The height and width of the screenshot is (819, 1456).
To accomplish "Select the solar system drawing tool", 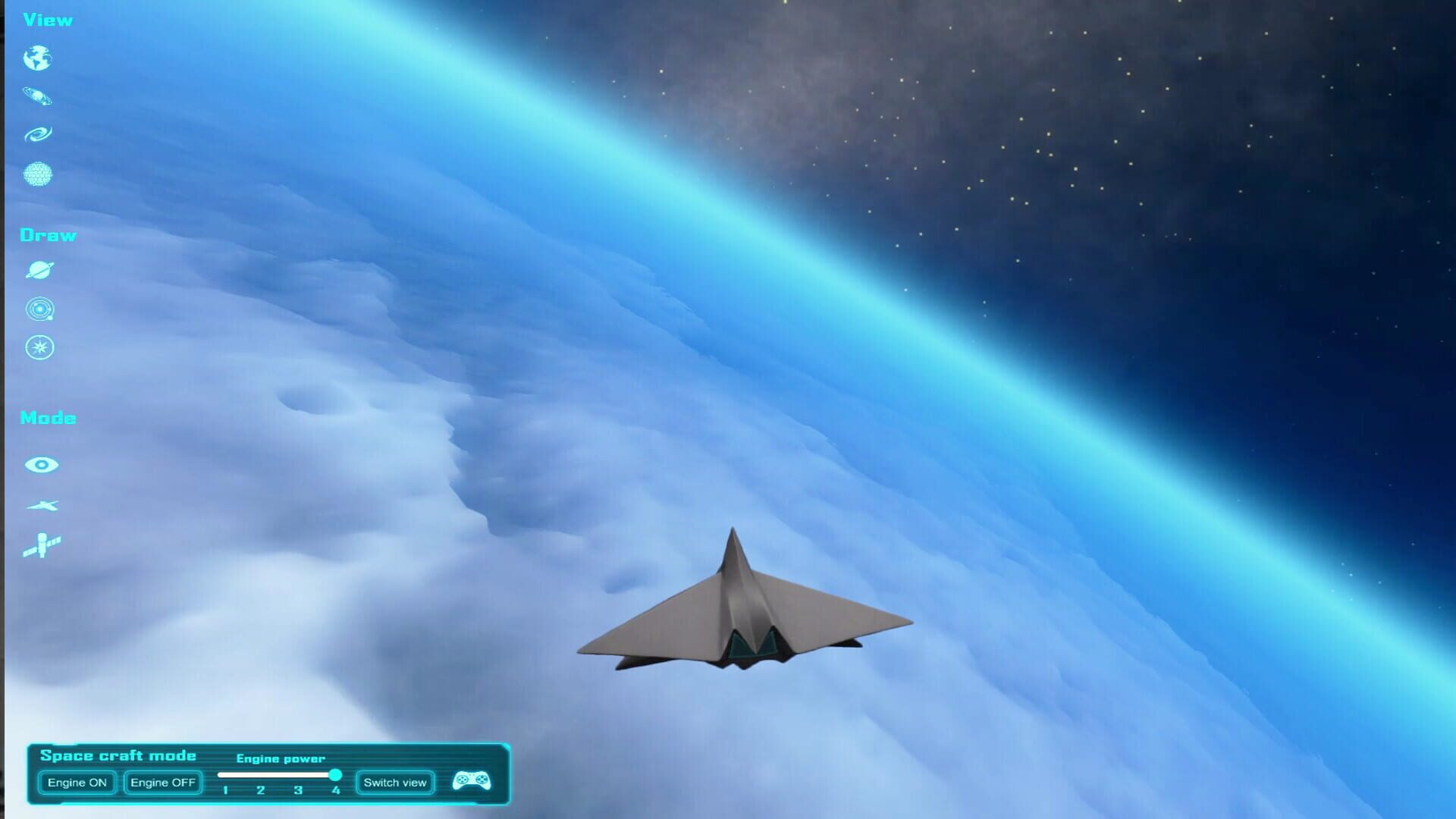I will (x=39, y=309).
